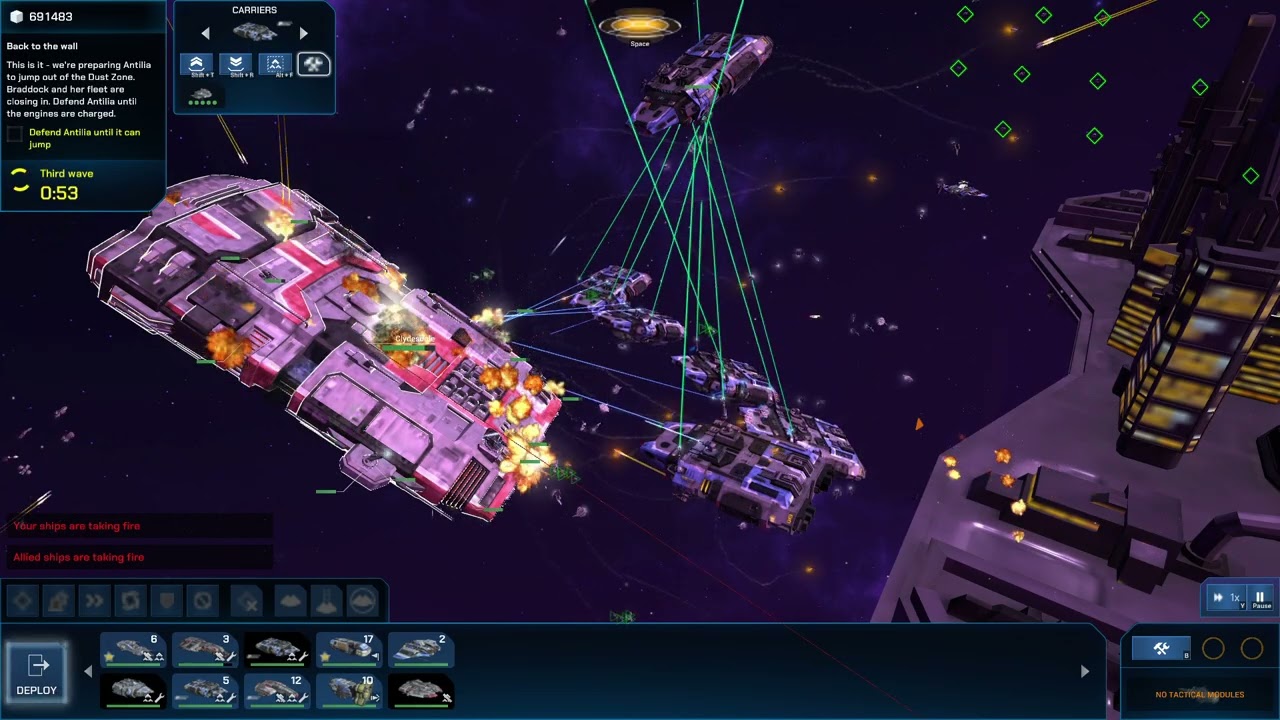The width and height of the screenshot is (1280, 720).
Task: Select the fleet ship card numbered 12
Action: coord(278,690)
